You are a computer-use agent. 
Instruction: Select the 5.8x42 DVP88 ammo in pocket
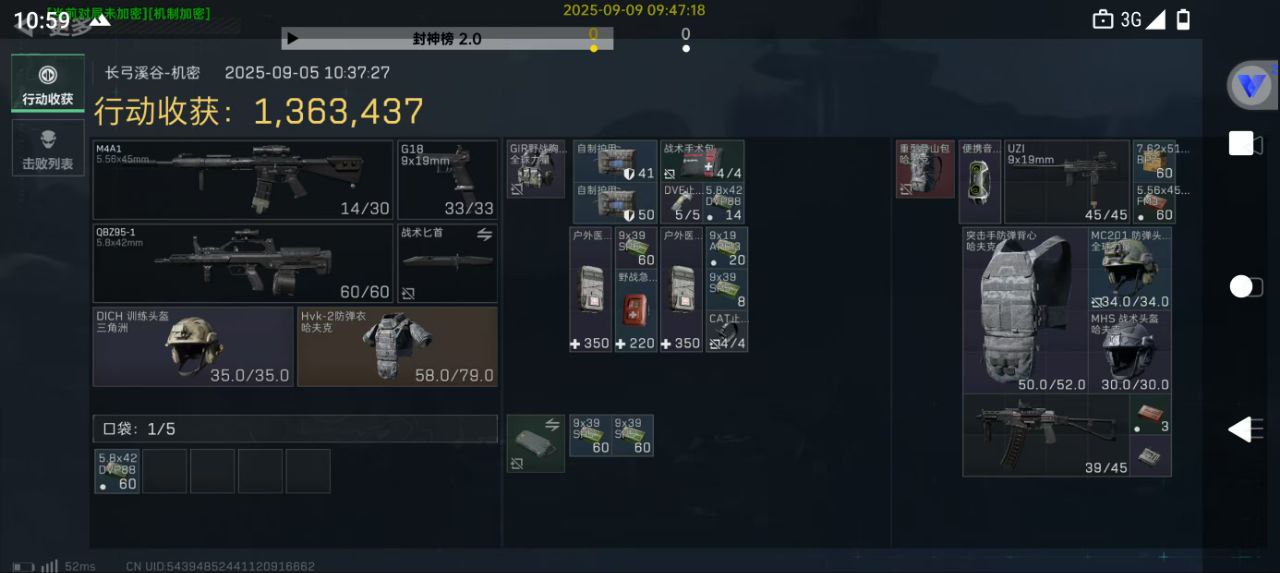click(x=117, y=471)
